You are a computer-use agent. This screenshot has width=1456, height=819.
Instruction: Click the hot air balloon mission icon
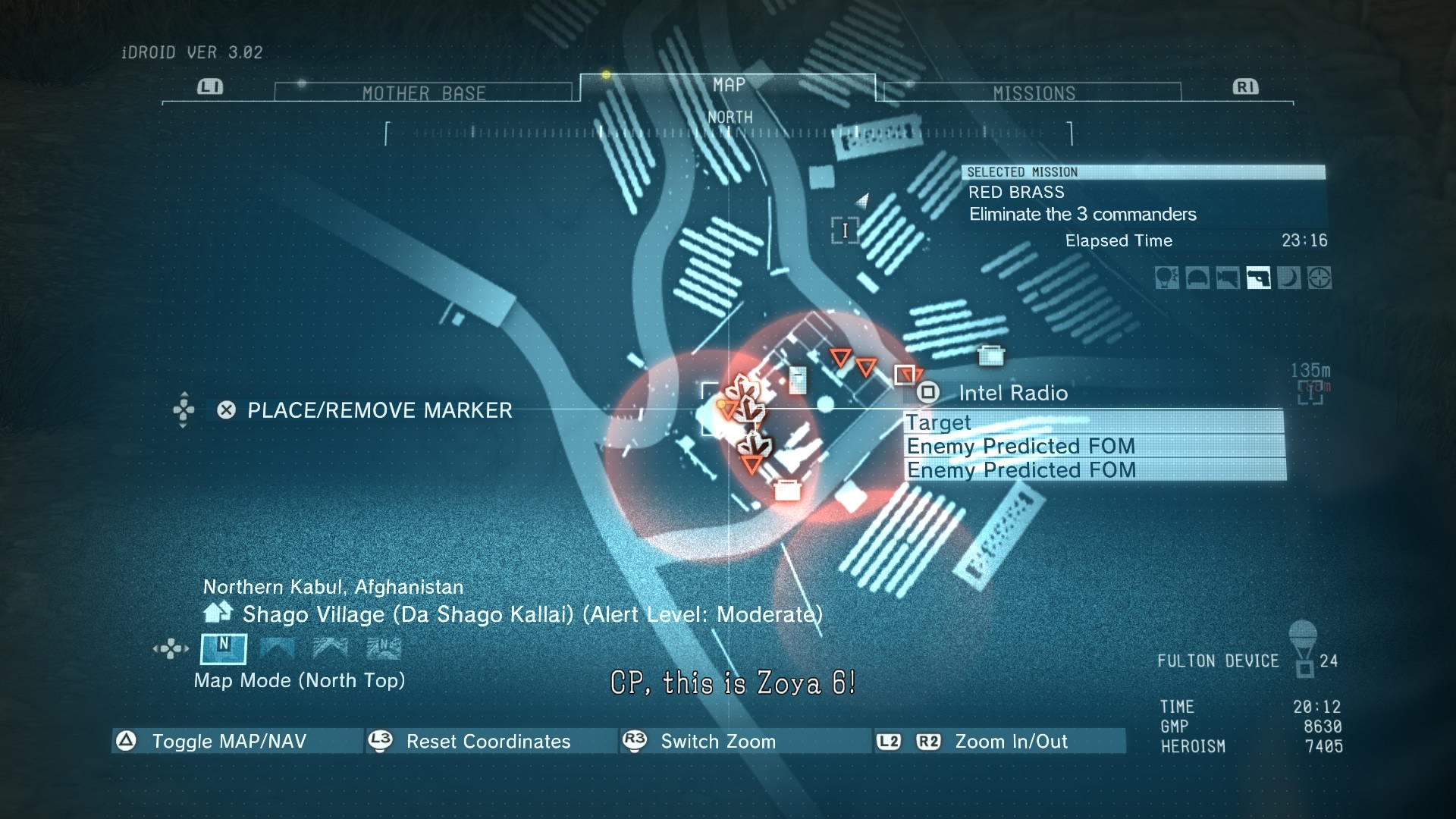(x=1166, y=278)
